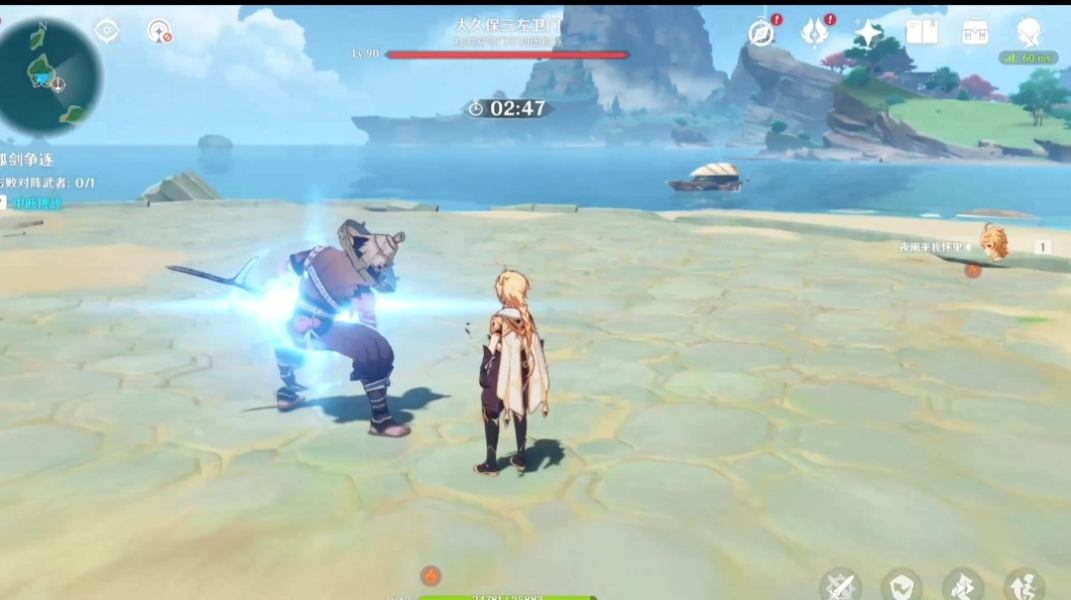Open the compass events icon
Viewport: 1071px width, 600px height.
[x=762, y=33]
